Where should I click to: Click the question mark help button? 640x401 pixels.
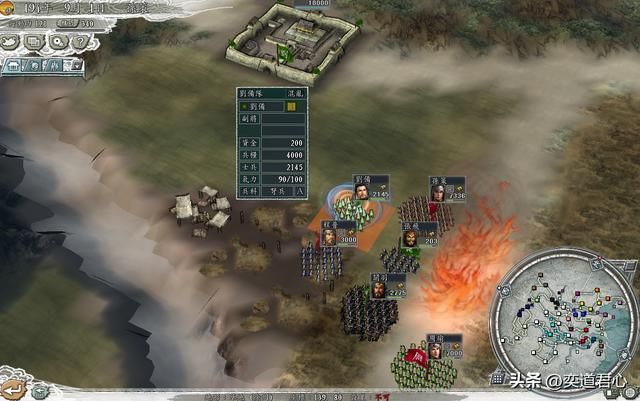click(80, 41)
